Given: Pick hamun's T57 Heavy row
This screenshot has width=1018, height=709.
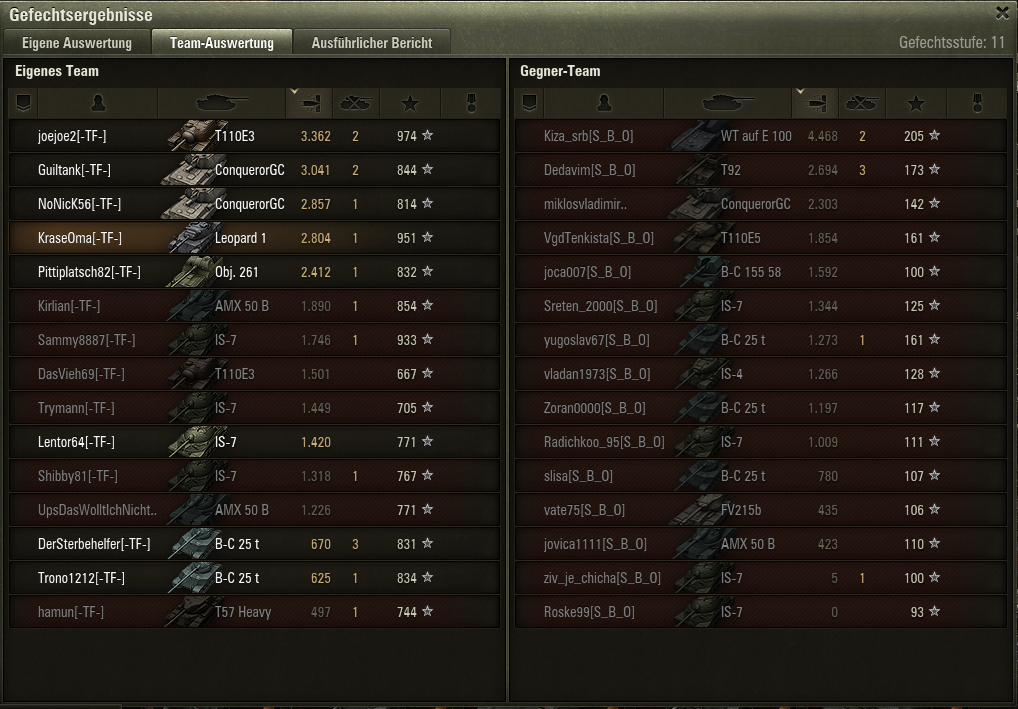Looking at the screenshot, I should 254,612.
